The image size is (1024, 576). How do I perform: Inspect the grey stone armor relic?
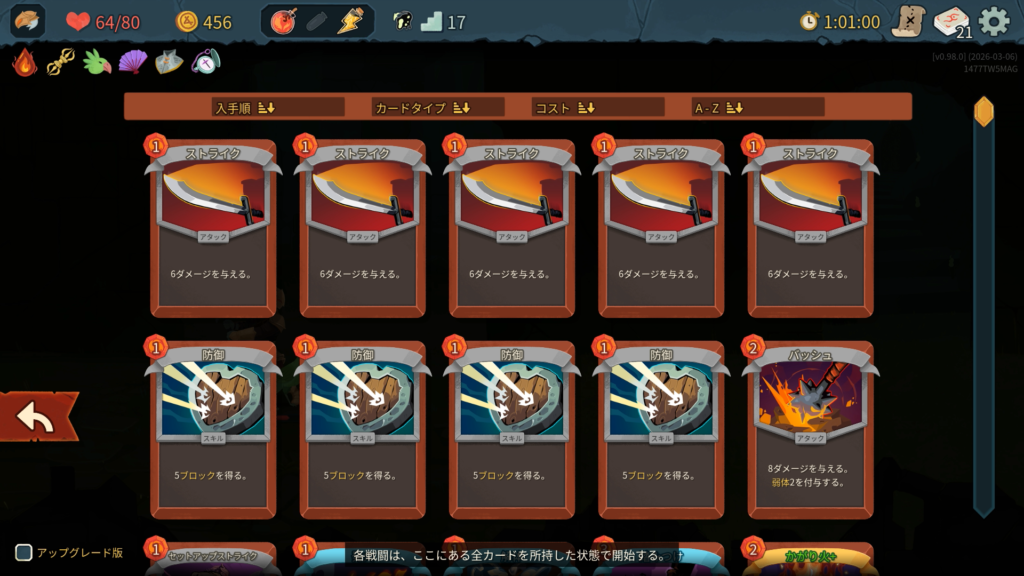[169, 62]
